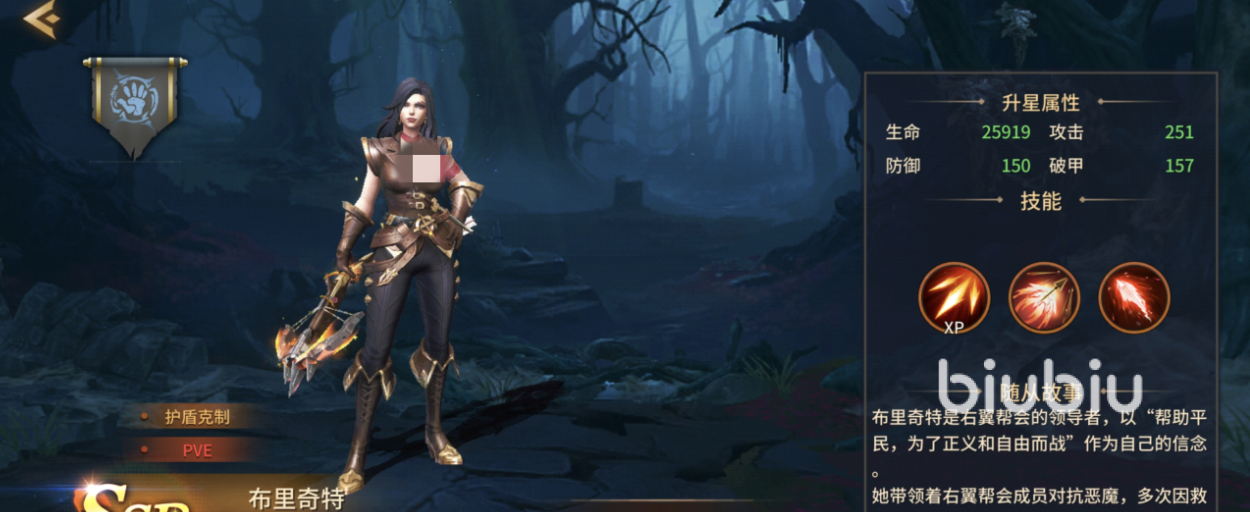Tap the fist emblem banner
The width and height of the screenshot is (1250, 512).
click(135, 103)
